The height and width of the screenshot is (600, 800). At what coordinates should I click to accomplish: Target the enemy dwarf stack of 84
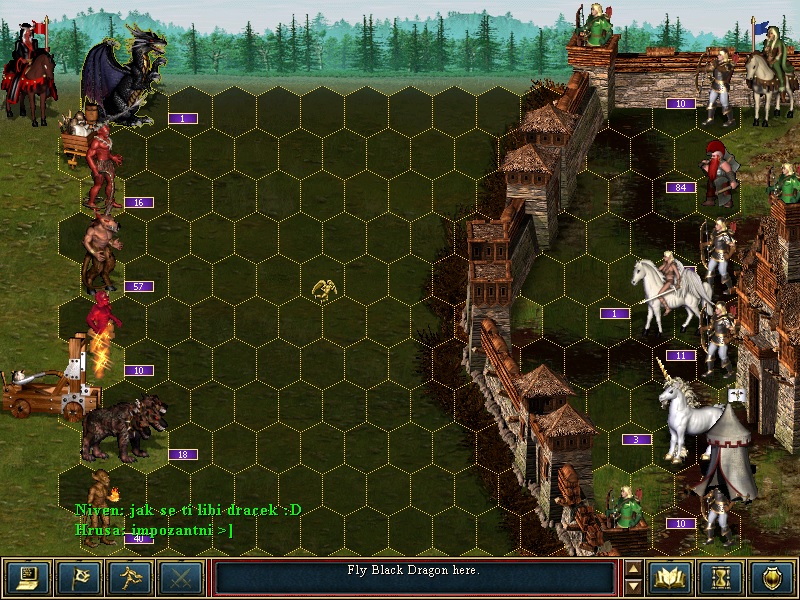click(720, 170)
